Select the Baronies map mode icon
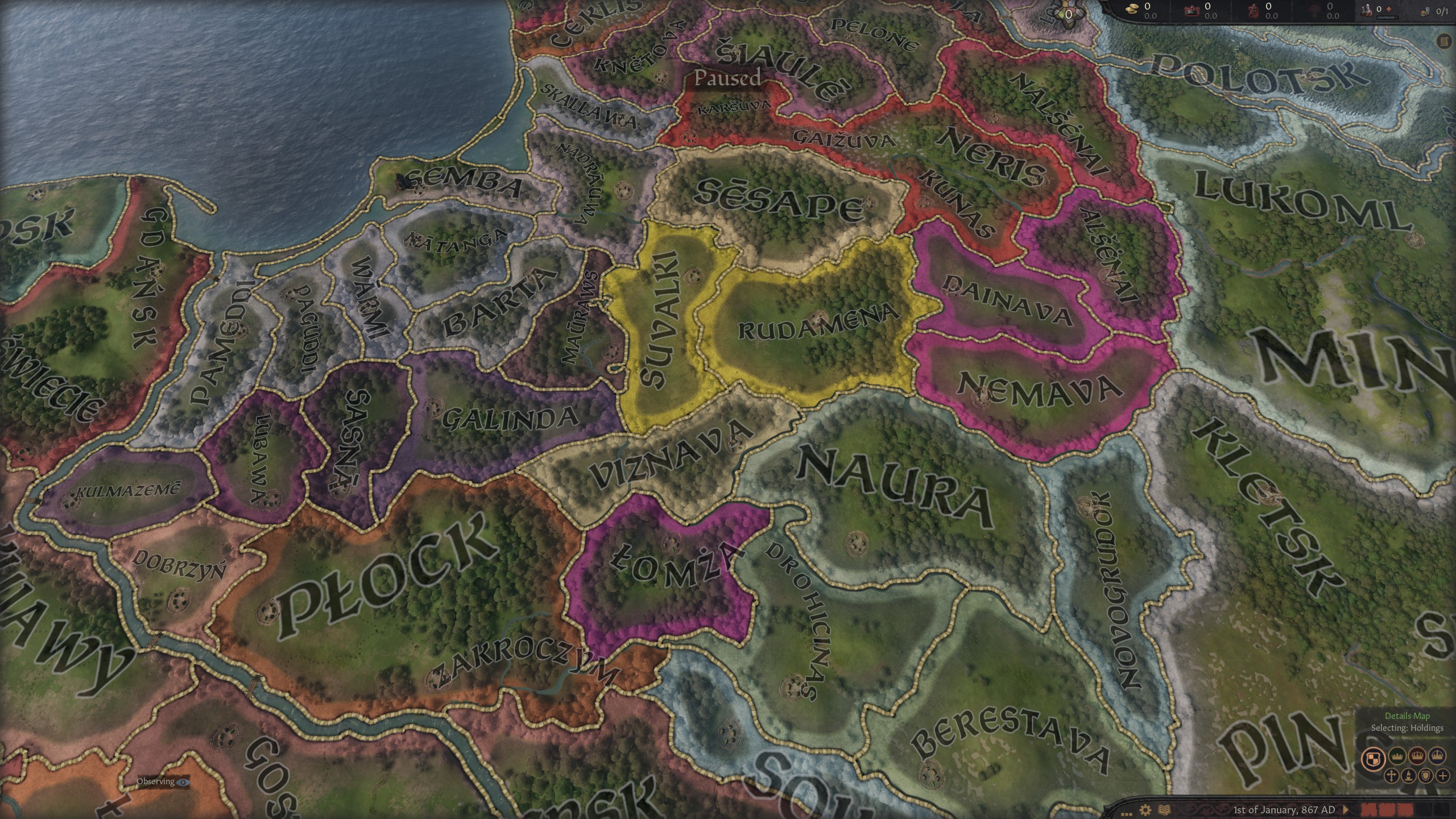The height and width of the screenshot is (819, 1456). (1374, 758)
